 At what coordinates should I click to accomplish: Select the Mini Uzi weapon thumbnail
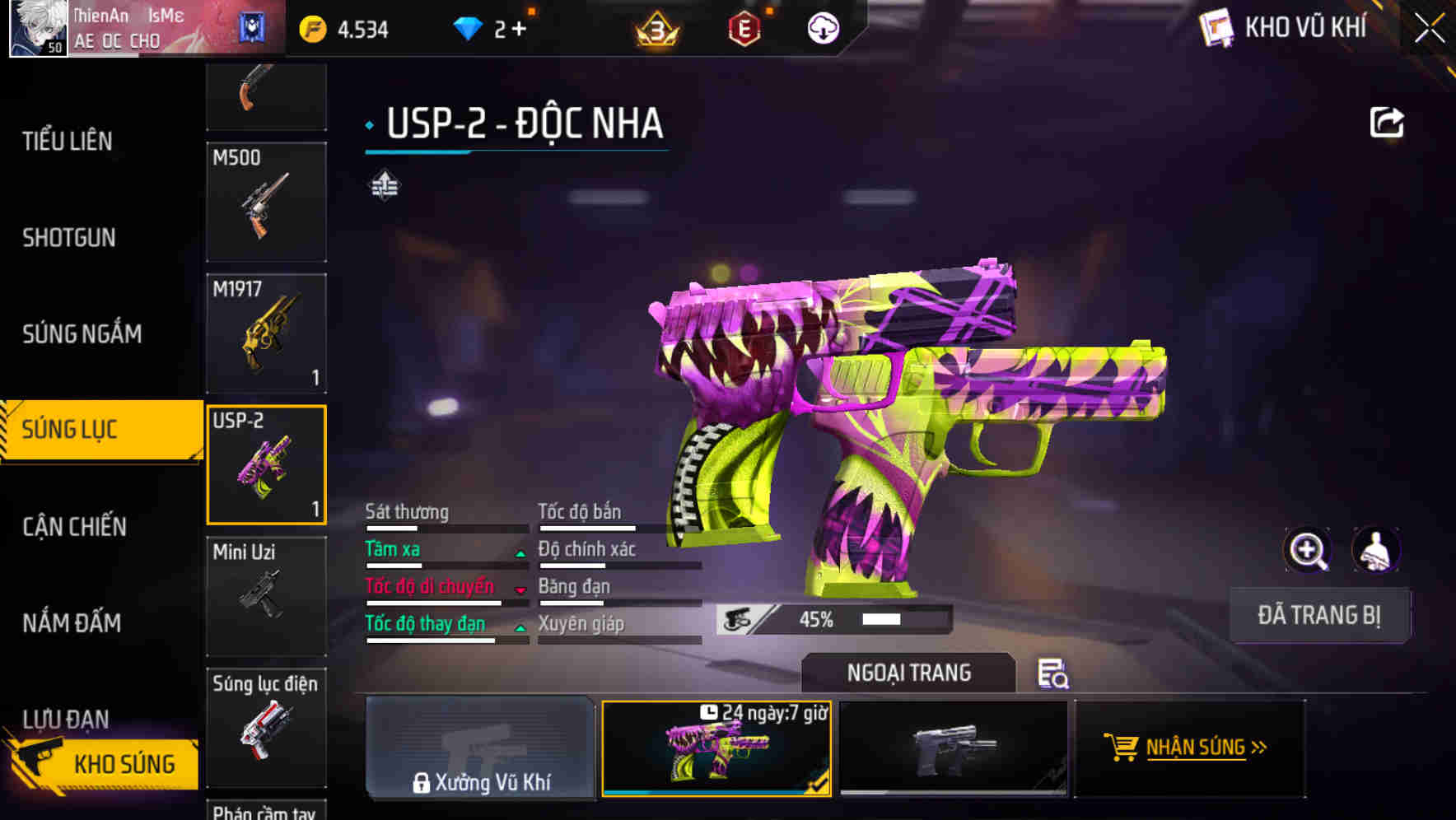pos(266,596)
